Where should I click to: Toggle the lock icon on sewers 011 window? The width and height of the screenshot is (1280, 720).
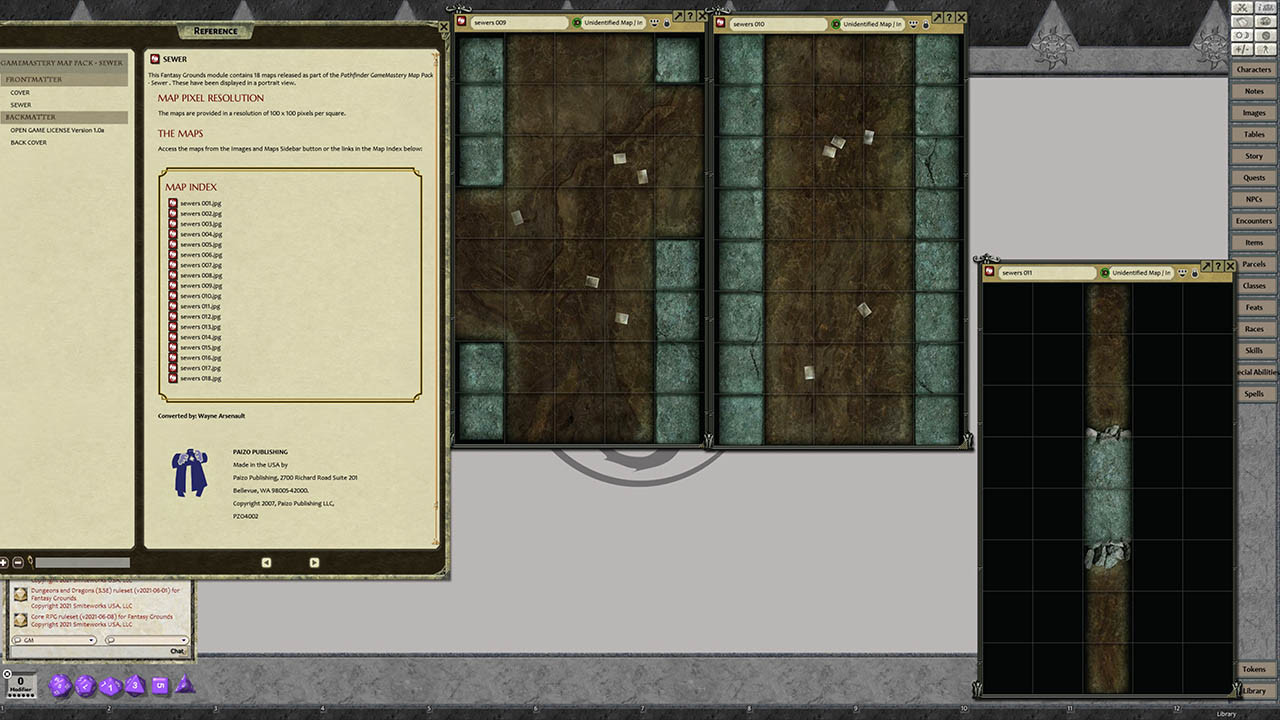click(1194, 273)
